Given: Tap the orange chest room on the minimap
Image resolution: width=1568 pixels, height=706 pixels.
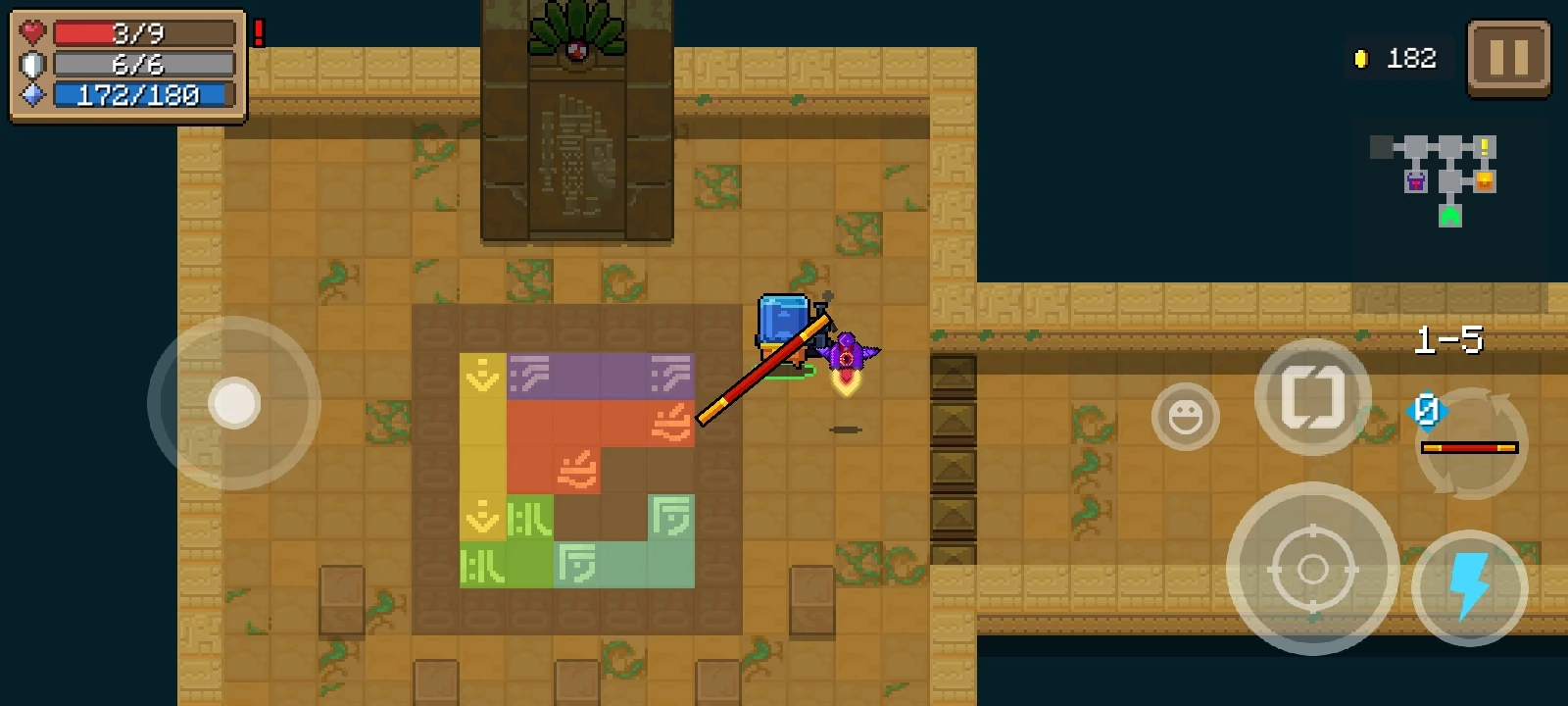Looking at the screenshot, I should [1485, 182].
